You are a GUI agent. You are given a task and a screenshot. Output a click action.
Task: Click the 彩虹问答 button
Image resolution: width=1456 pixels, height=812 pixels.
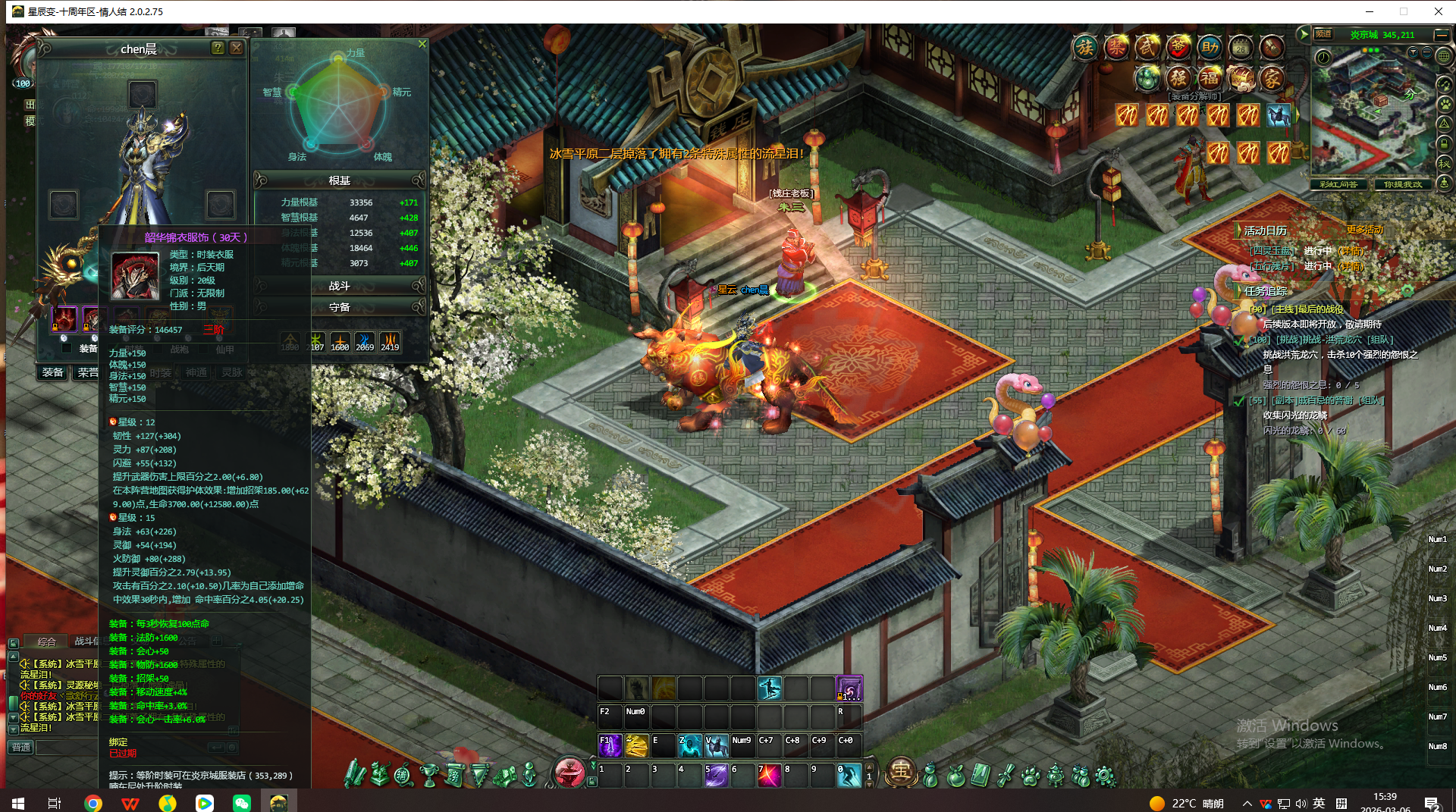coord(1338,184)
